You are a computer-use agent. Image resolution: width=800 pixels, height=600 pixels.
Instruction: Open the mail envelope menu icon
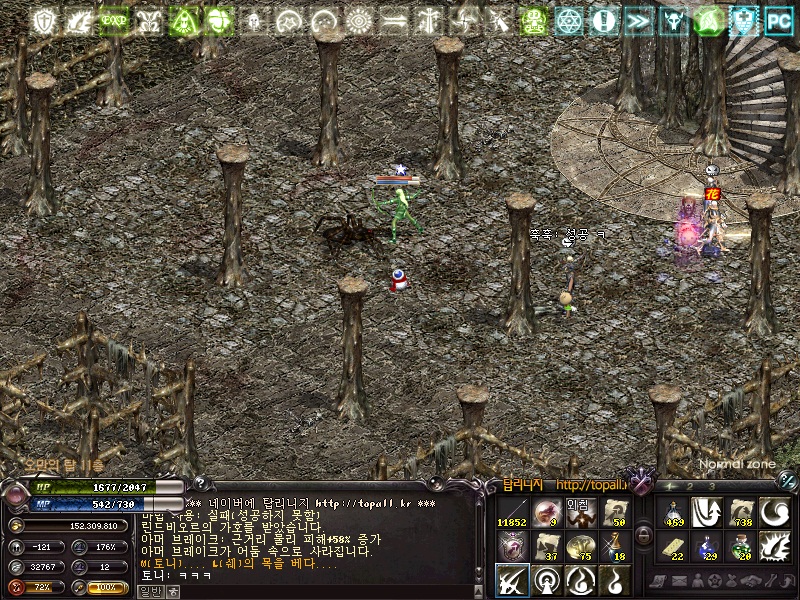click(x=678, y=581)
